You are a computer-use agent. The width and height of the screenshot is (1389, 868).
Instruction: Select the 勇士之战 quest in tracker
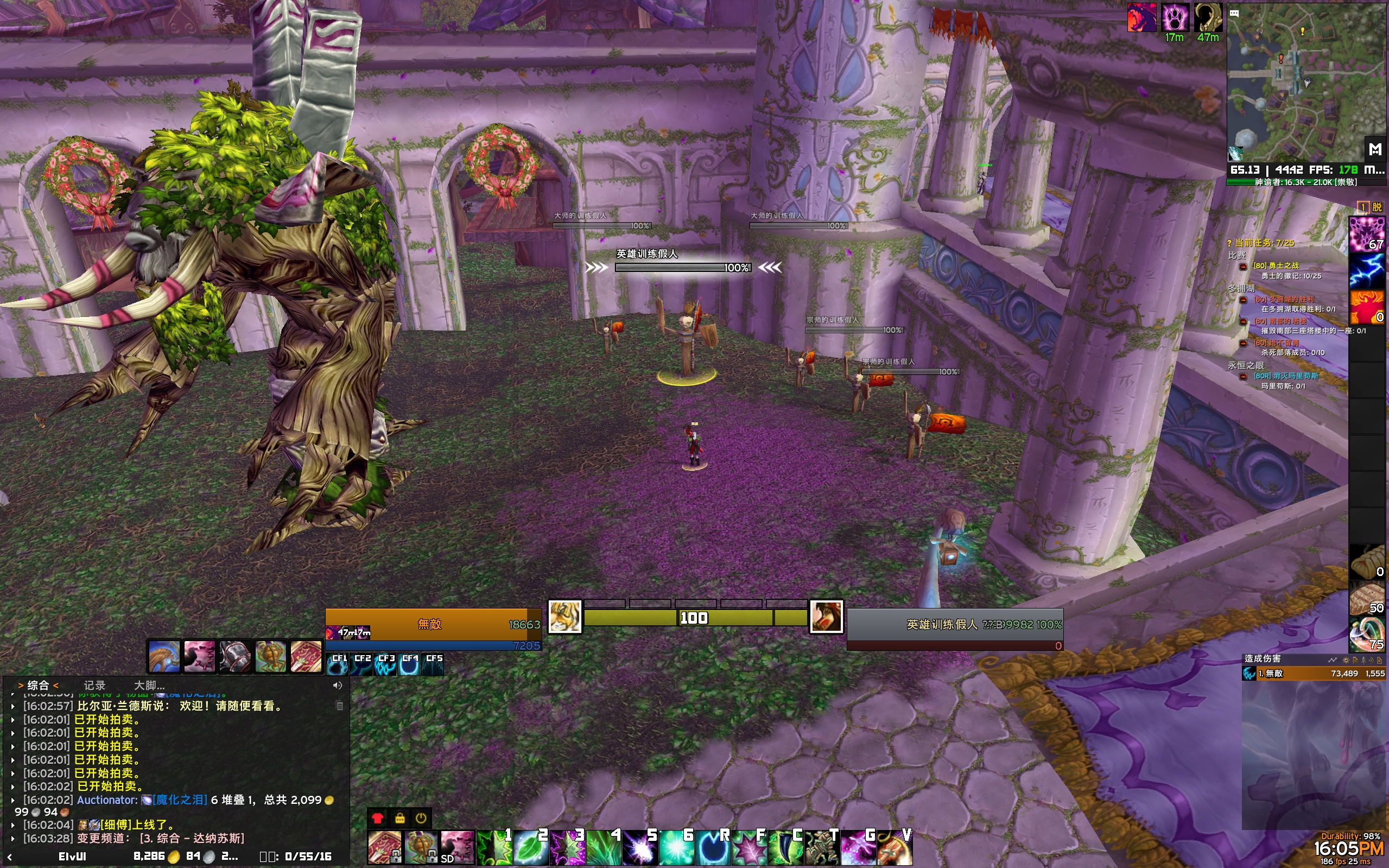(1276, 265)
